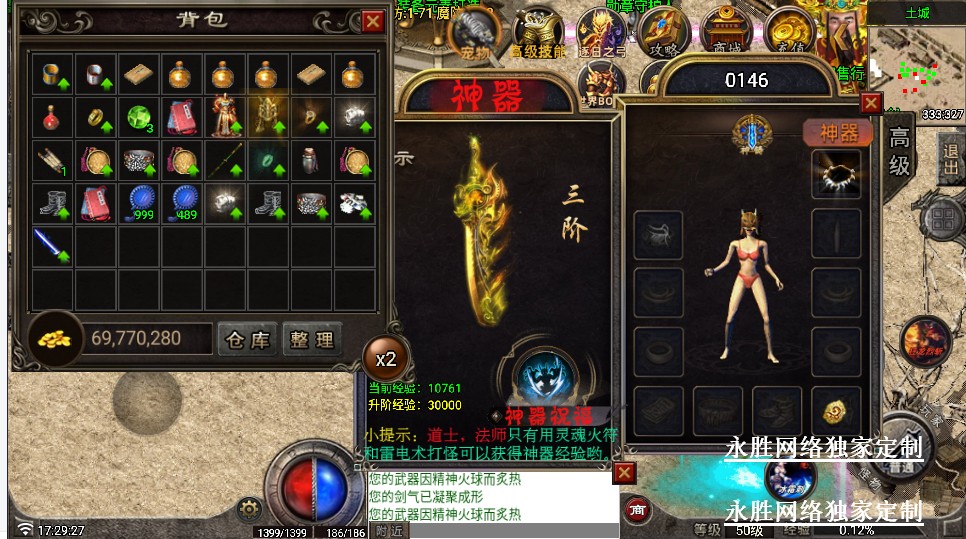Select the blue item stack of 999
The height and width of the screenshot is (539, 966).
click(x=138, y=203)
